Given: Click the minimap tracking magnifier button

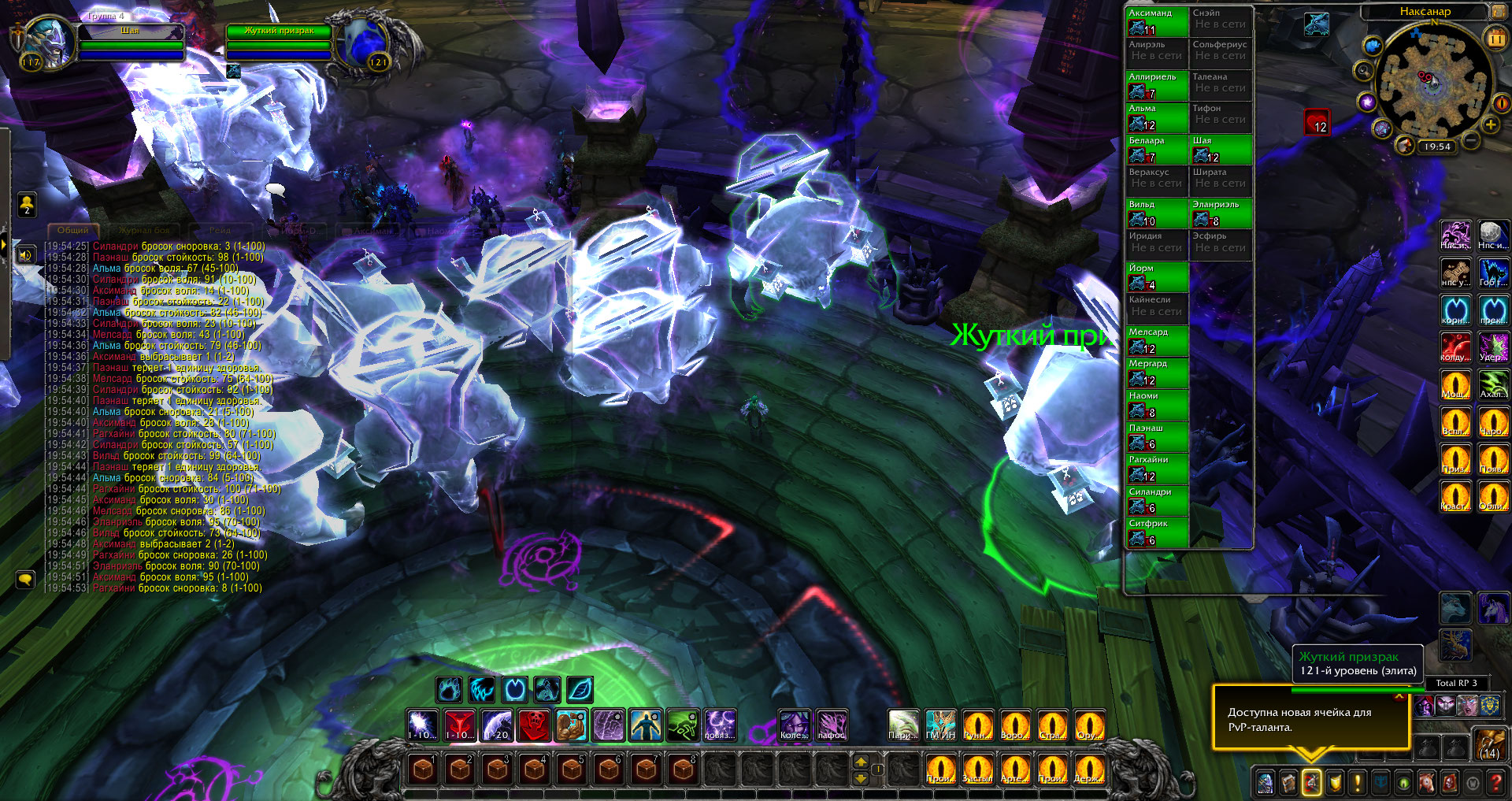Looking at the screenshot, I should [x=1363, y=71].
